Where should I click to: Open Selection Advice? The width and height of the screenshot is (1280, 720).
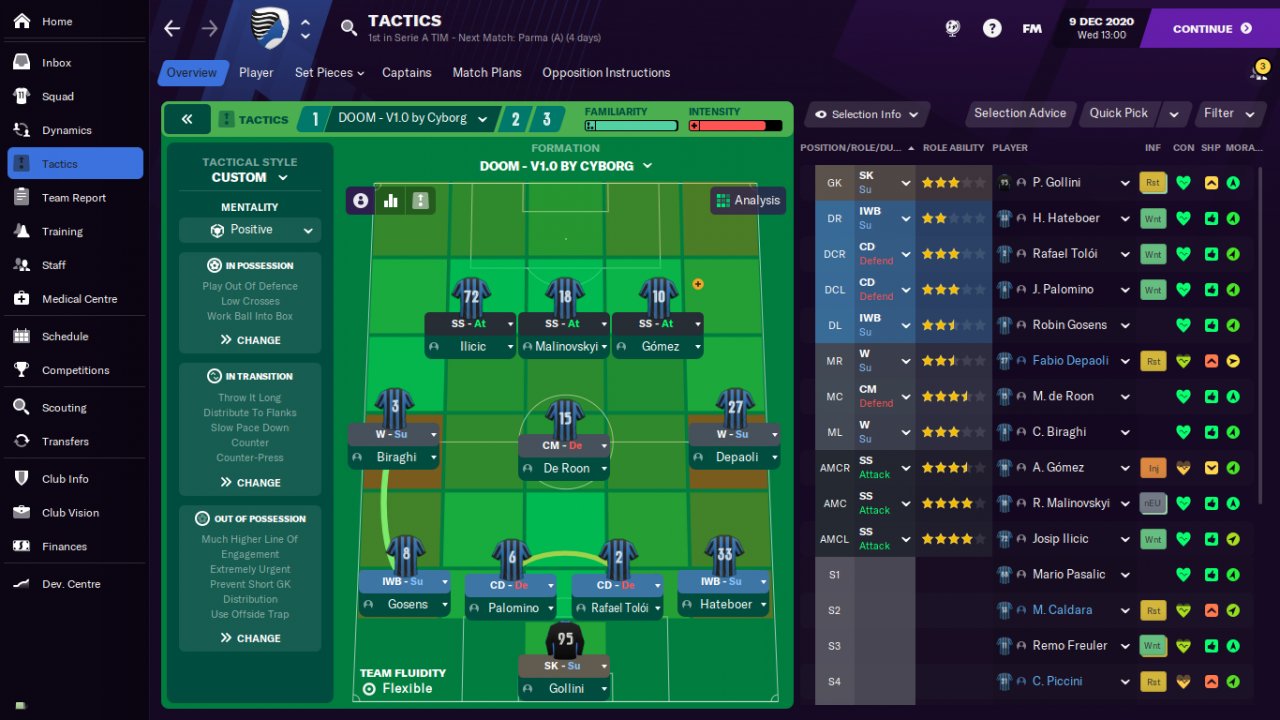[1020, 113]
